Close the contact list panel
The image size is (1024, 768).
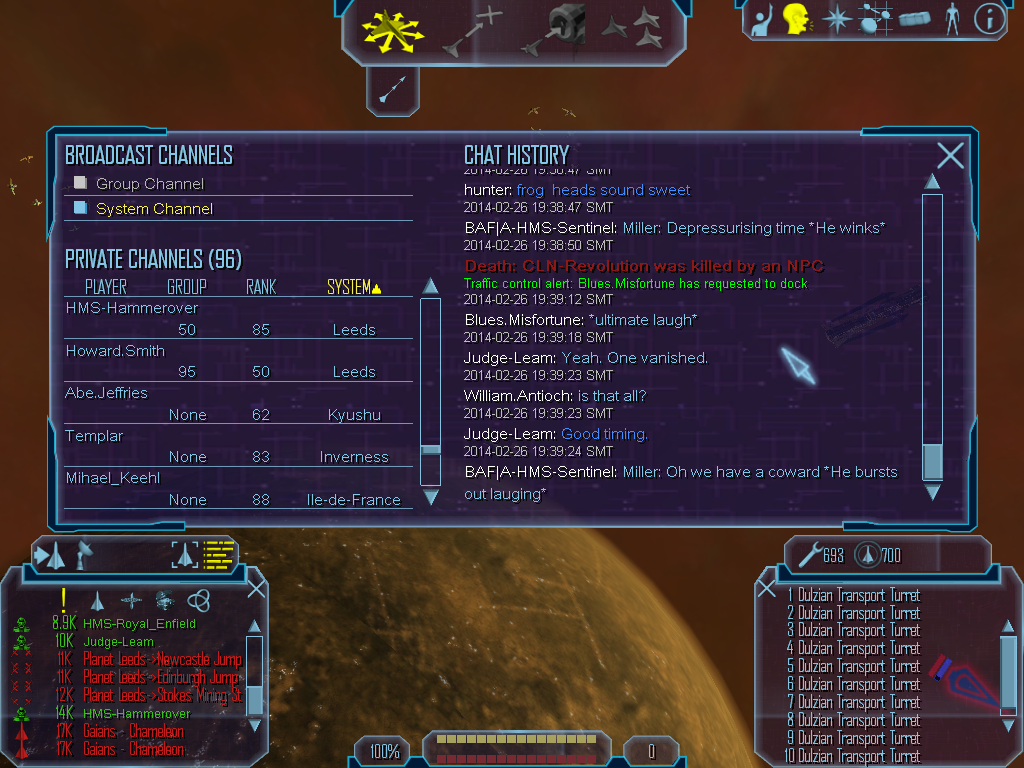coord(256,588)
